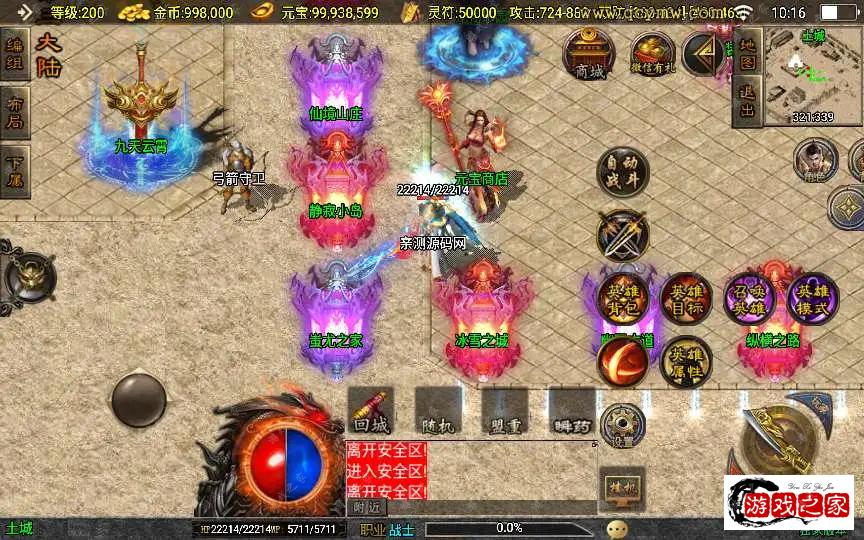This screenshot has height=540, width=864.
Task: Collapse the top icons with the arrow button
Action: tap(707, 55)
